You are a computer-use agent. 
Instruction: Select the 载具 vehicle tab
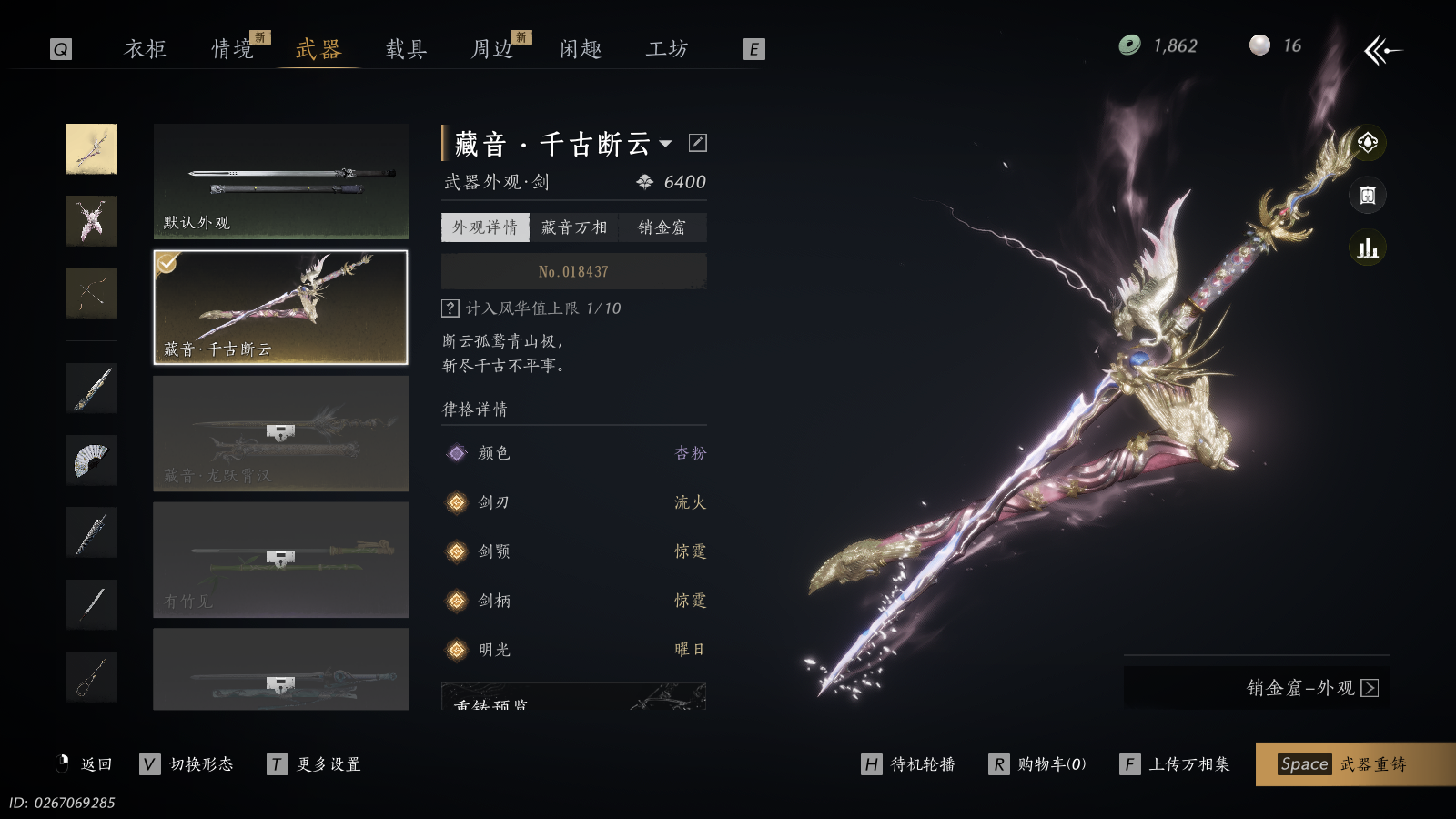406,49
